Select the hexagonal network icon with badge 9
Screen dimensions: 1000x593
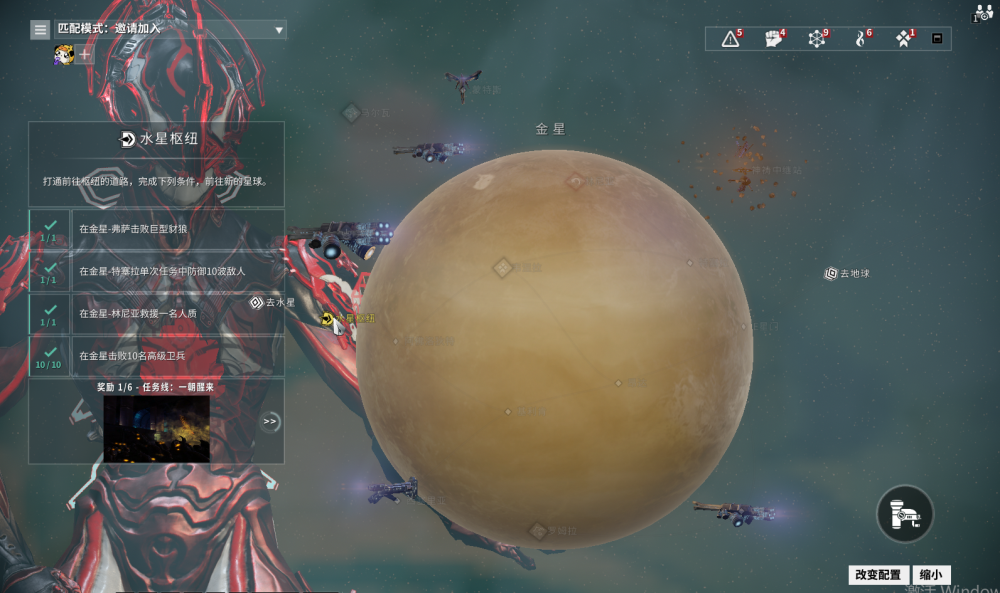(x=818, y=39)
